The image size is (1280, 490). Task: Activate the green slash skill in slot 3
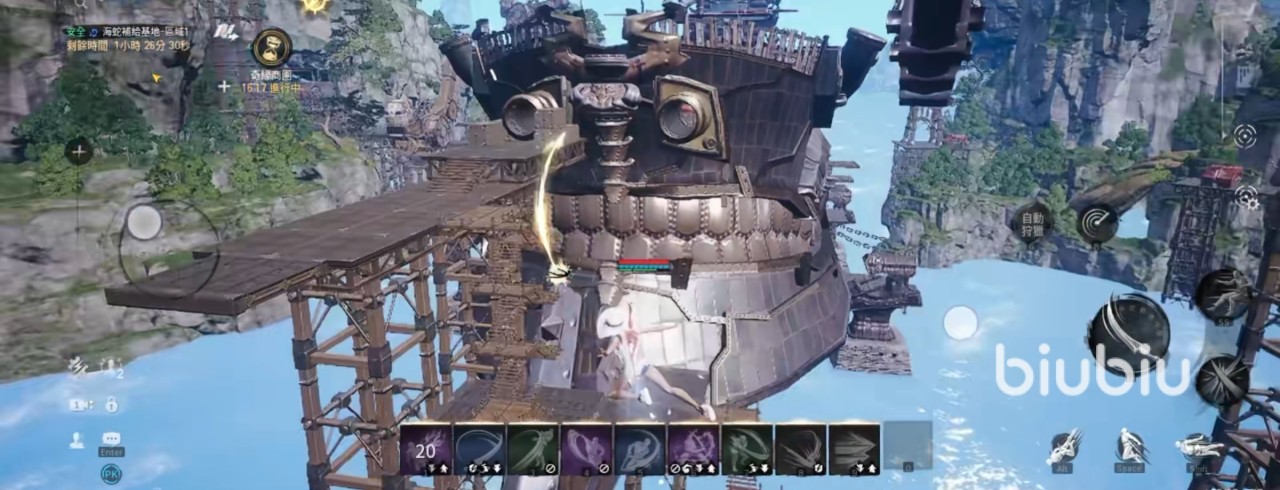pos(533,448)
